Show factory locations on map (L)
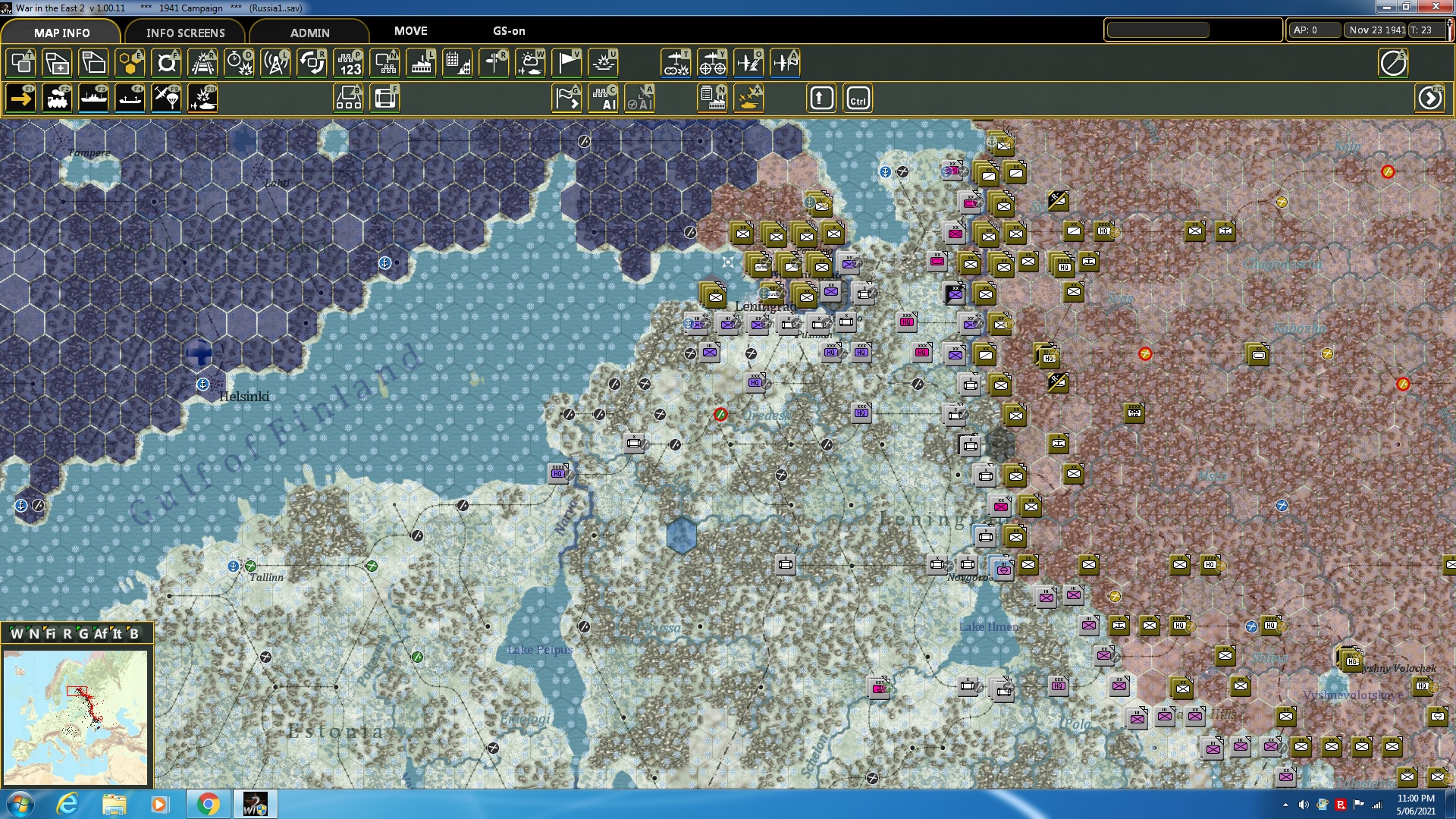This screenshot has width=1456, height=819. [x=421, y=63]
